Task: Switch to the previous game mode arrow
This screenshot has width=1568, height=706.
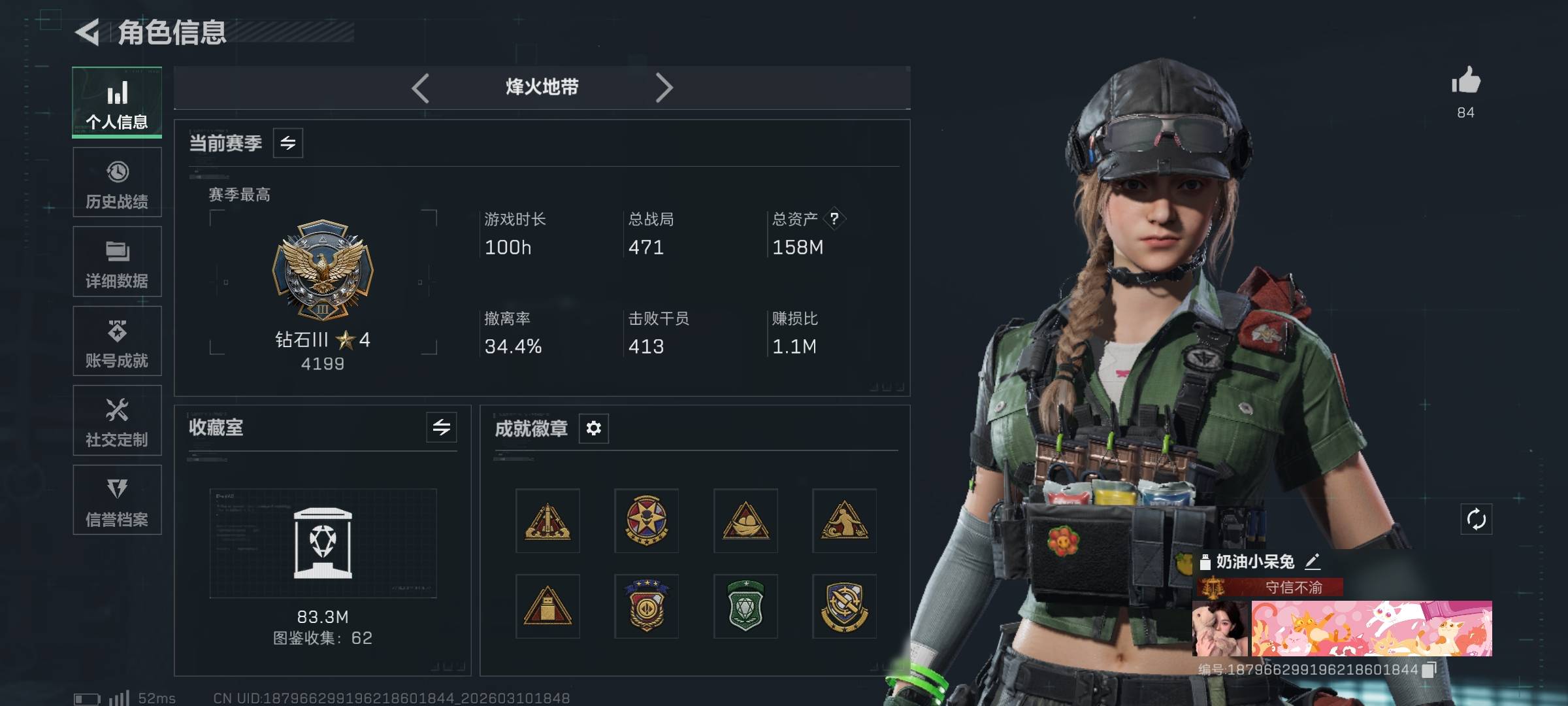Action: (420, 88)
